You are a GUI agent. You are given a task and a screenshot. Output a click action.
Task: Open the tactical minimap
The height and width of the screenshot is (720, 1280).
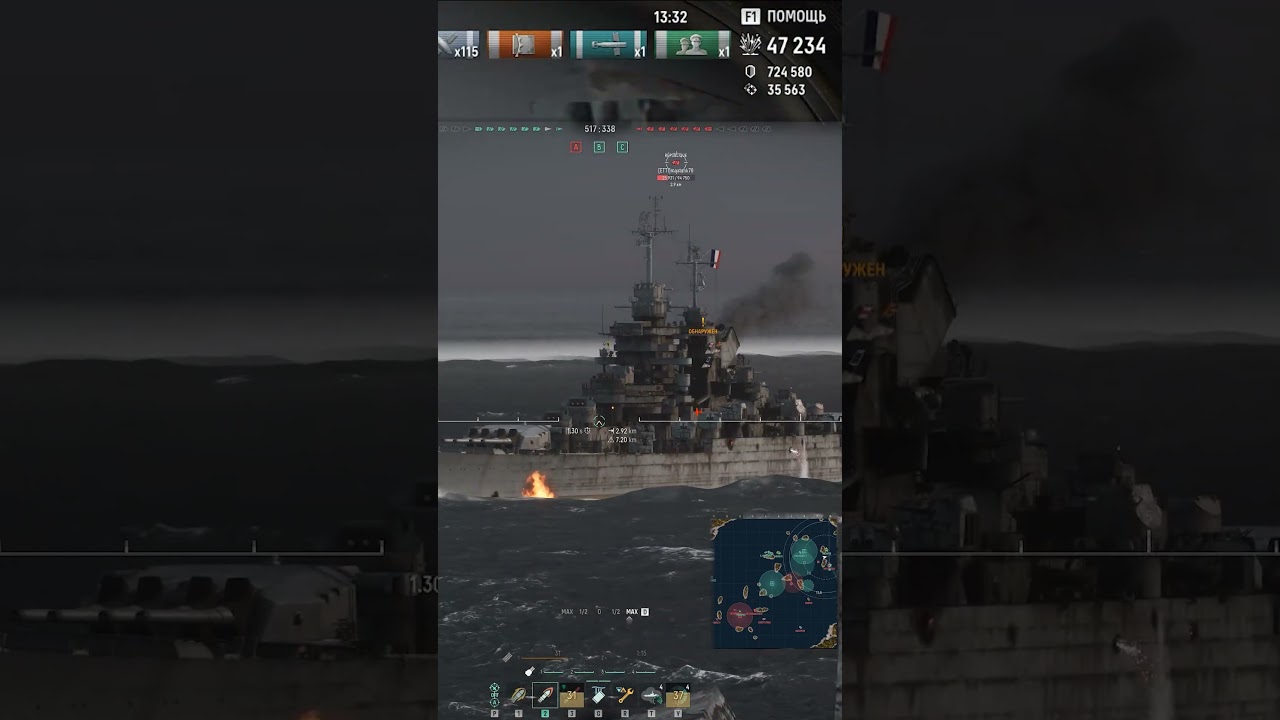[x=775, y=582]
